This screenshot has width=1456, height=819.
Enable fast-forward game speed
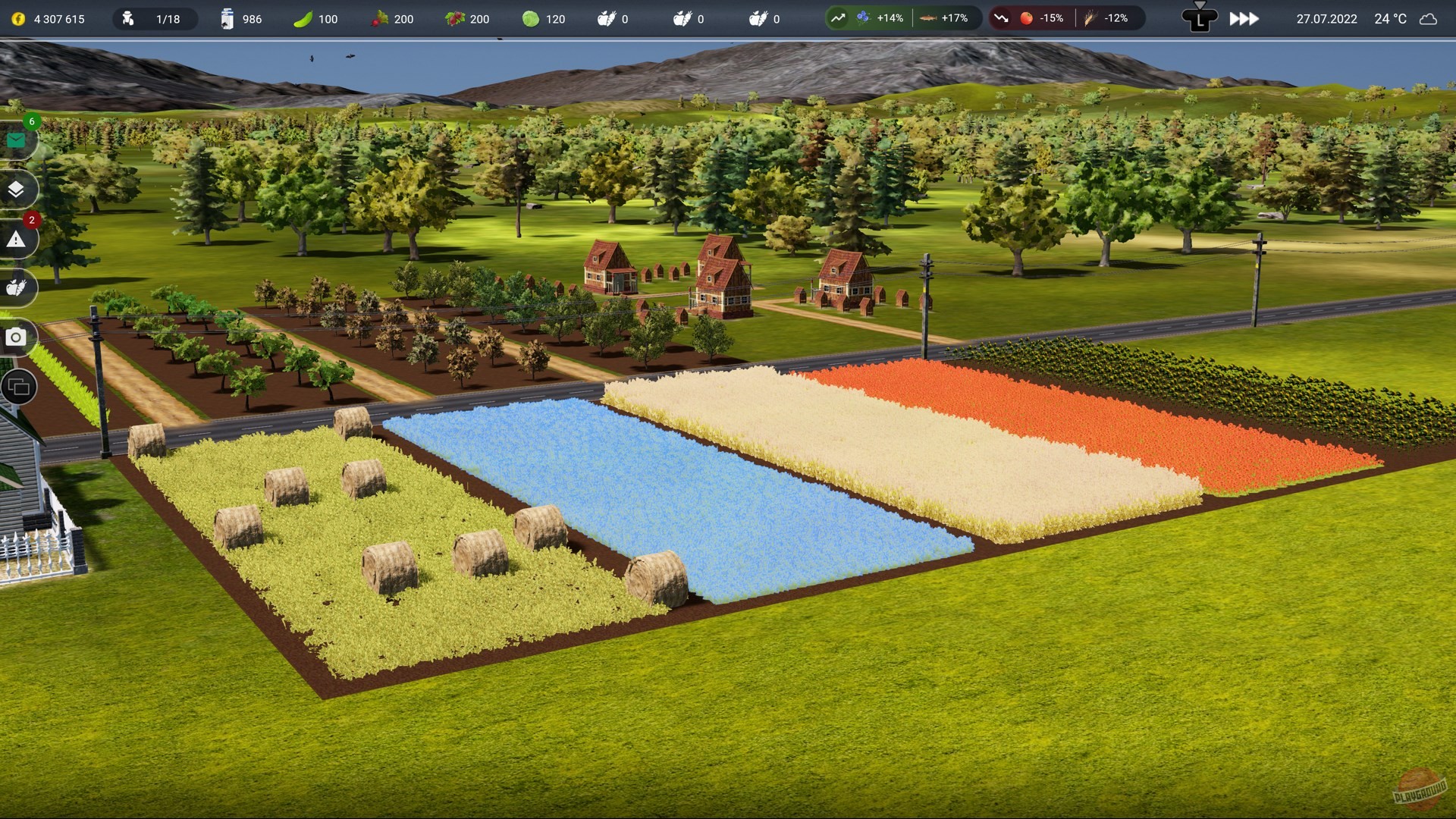pyautogui.click(x=1244, y=20)
